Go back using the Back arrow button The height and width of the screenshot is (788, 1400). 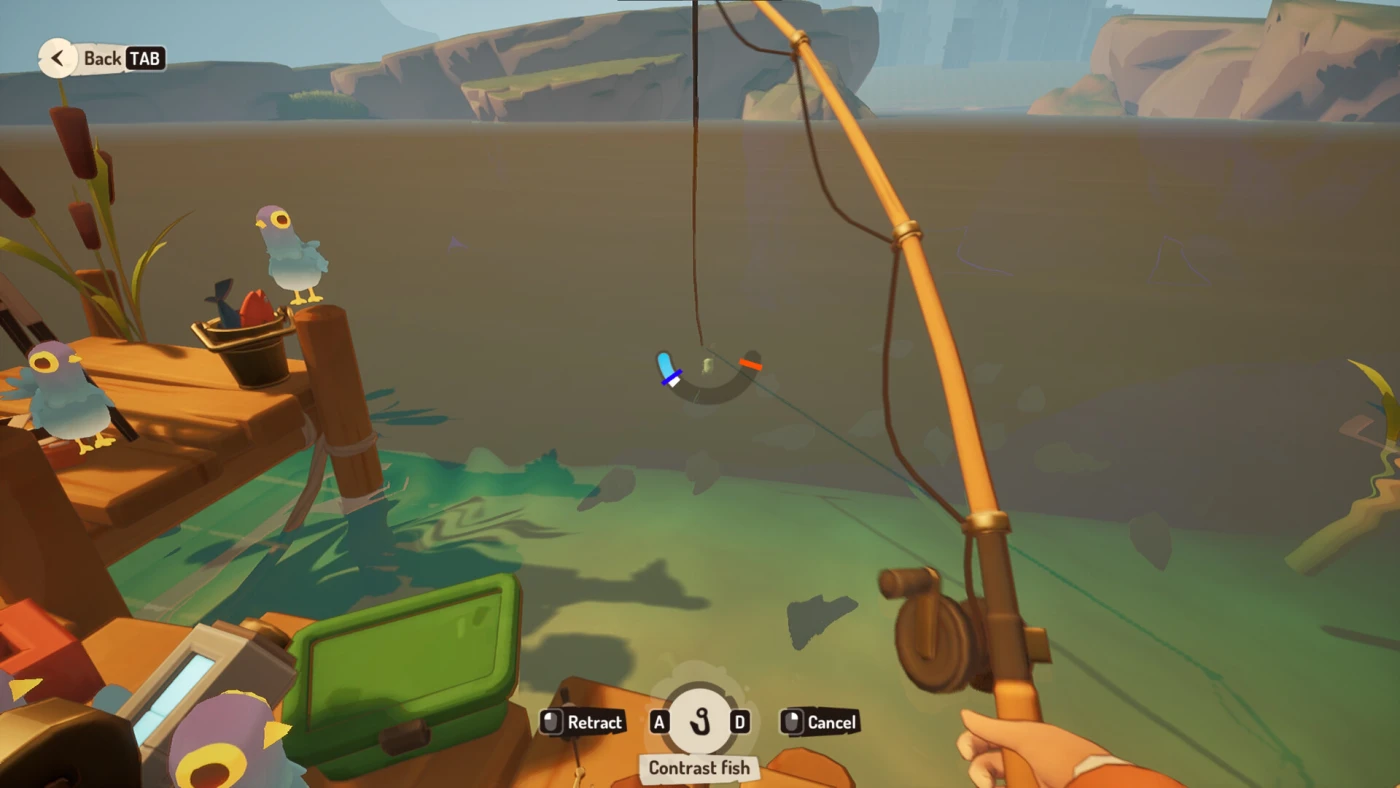58,58
